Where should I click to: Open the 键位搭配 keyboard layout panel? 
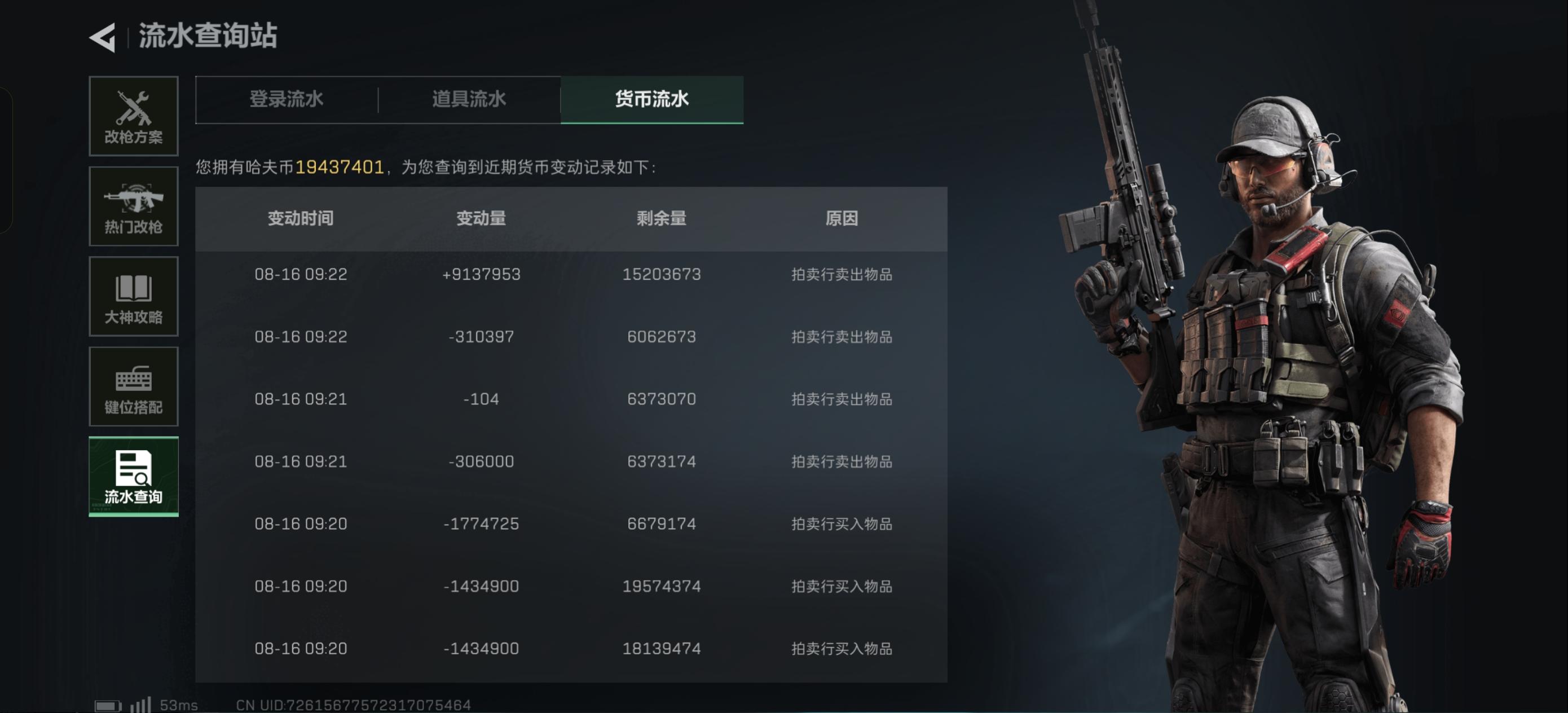tap(134, 386)
